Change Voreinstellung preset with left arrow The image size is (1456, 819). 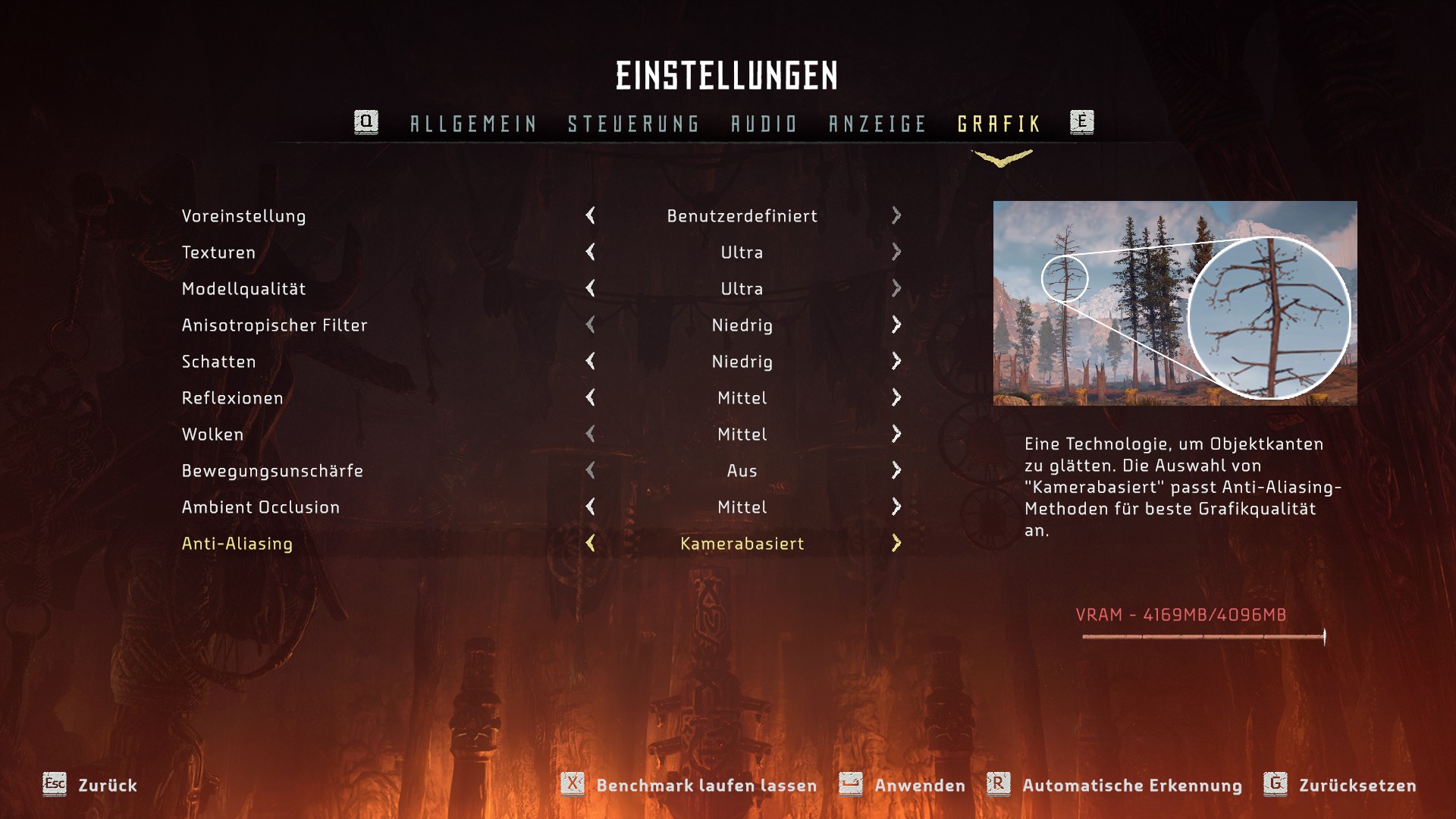(590, 215)
